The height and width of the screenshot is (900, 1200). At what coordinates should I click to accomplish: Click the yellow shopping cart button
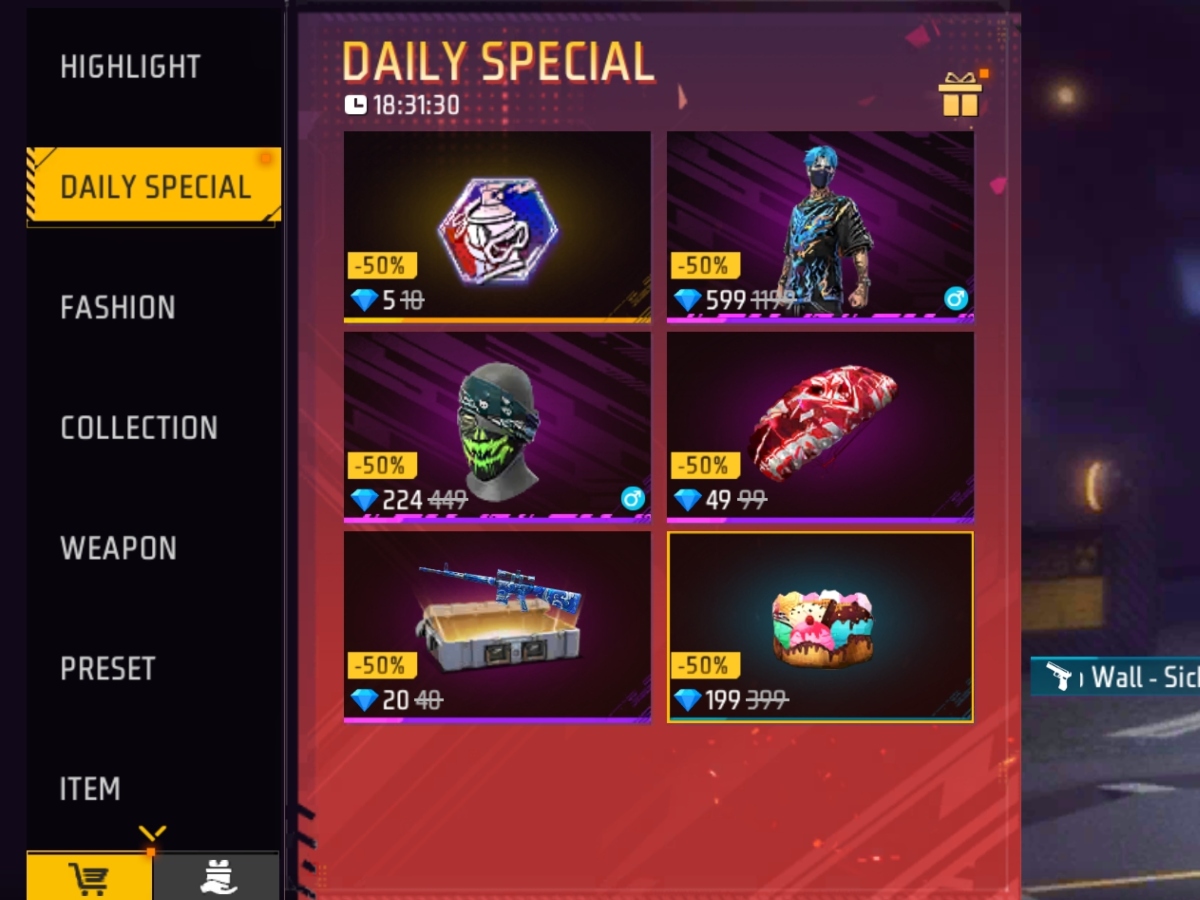(x=89, y=877)
